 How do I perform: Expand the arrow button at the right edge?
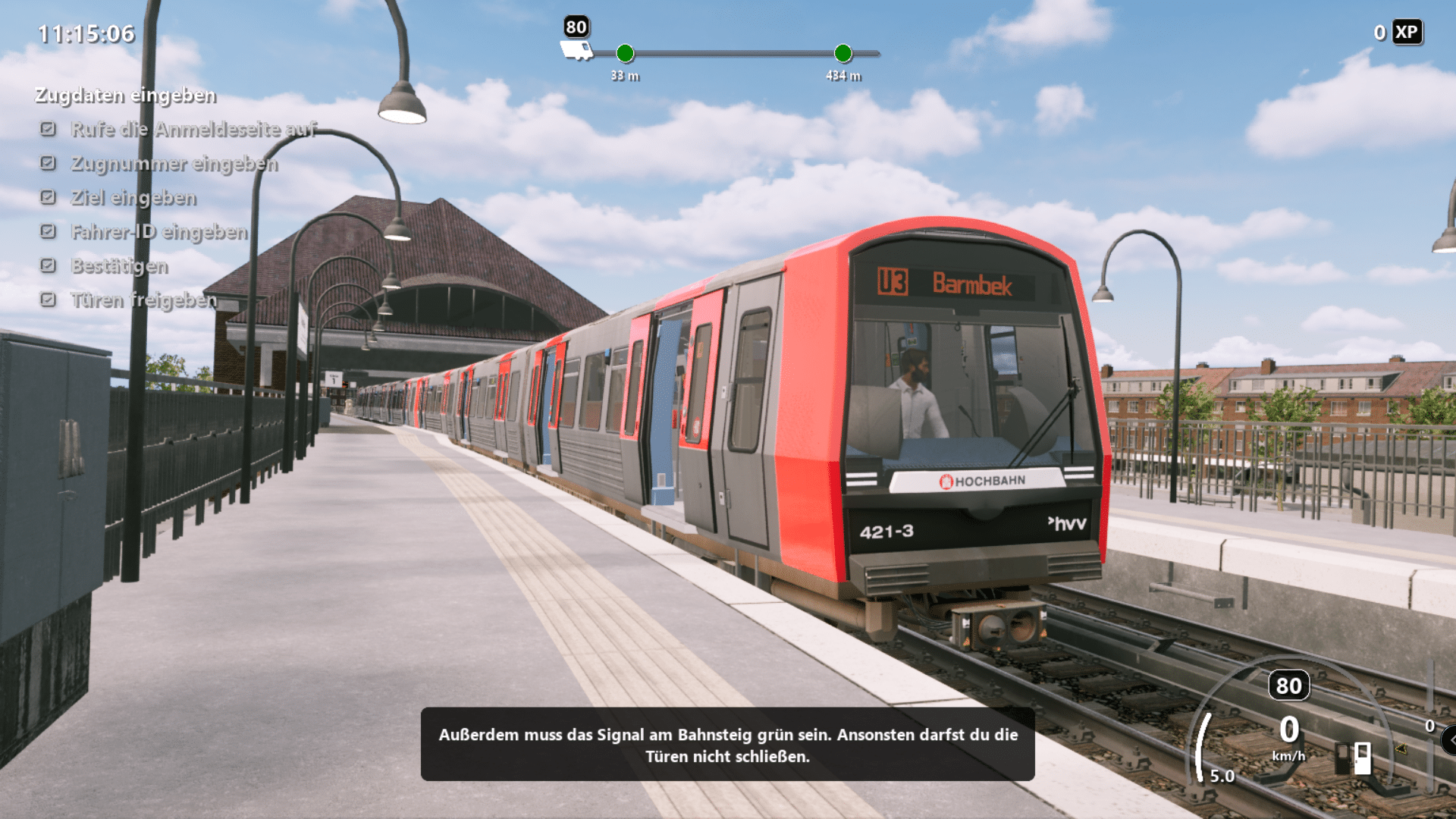pos(1451,740)
